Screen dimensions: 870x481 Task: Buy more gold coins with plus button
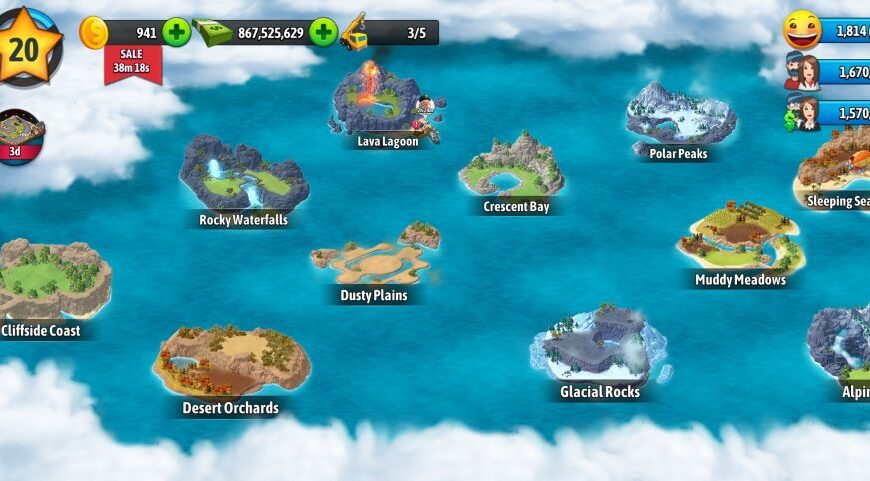pos(176,32)
